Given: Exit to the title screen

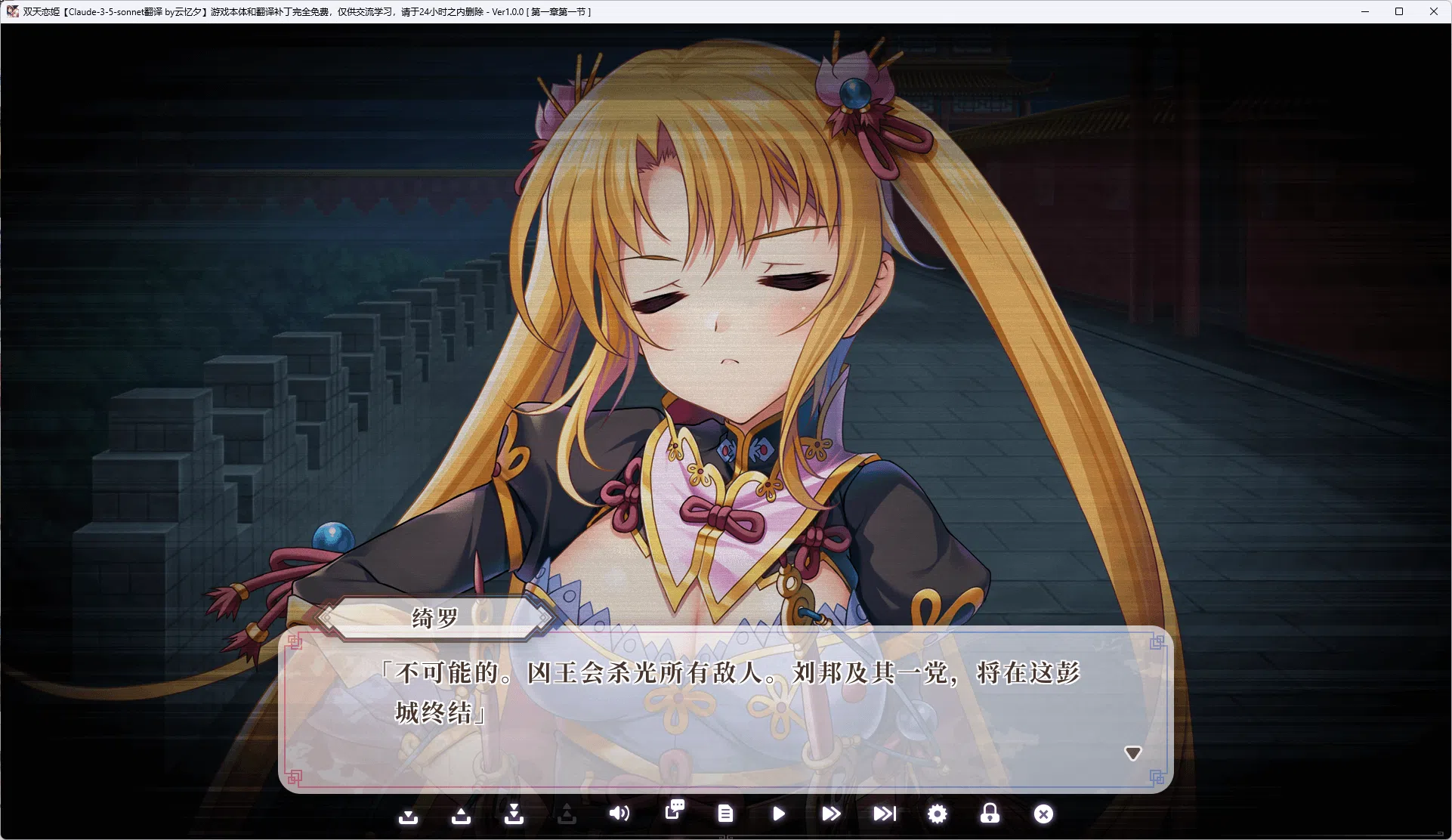Looking at the screenshot, I should coord(1043,814).
